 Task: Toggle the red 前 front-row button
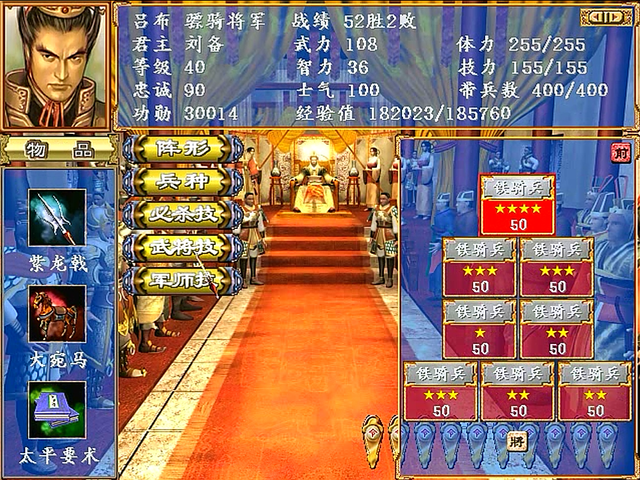coord(619,152)
